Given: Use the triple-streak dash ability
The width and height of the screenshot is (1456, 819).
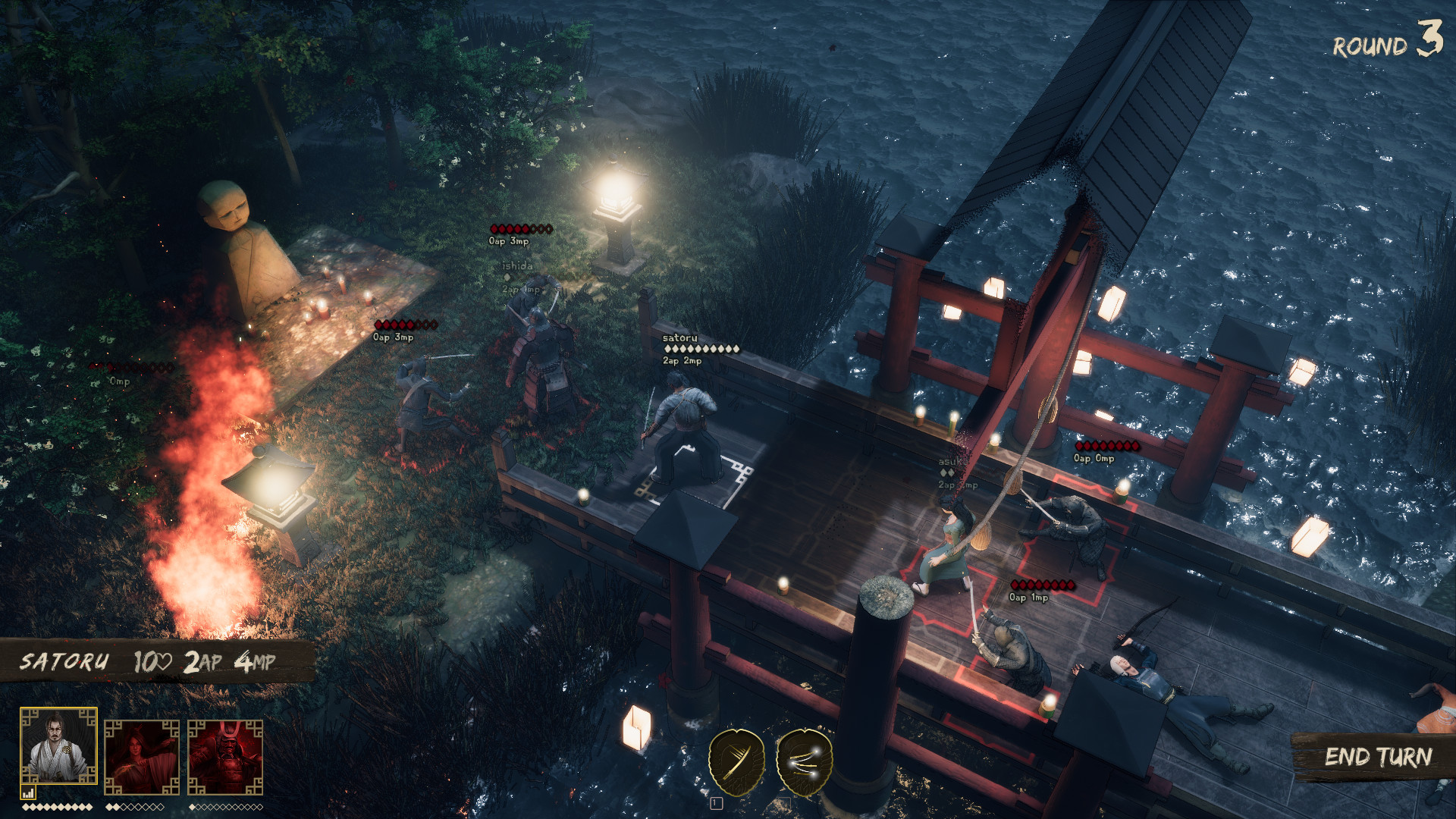Looking at the screenshot, I should click(805, 761).
